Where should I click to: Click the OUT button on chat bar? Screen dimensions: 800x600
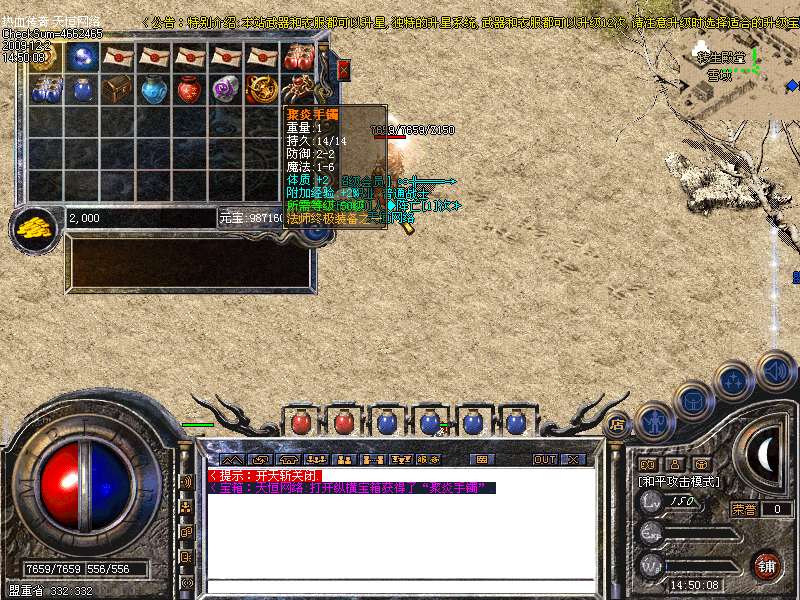[x=544, y=459]
